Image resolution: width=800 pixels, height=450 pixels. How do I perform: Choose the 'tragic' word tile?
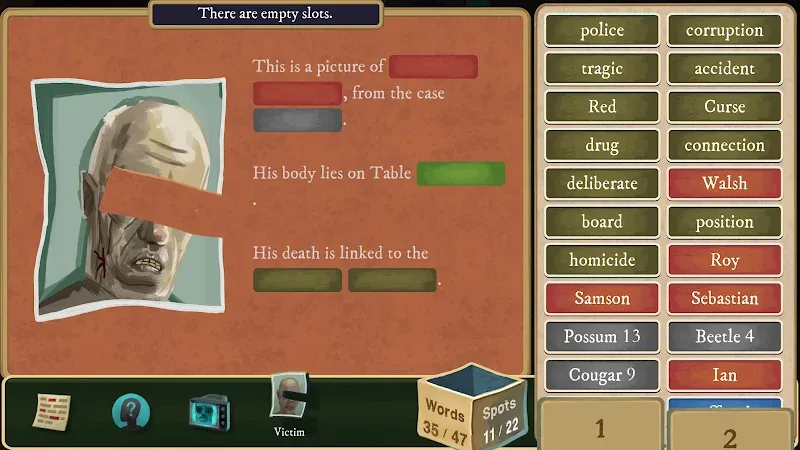coord(602,69)
